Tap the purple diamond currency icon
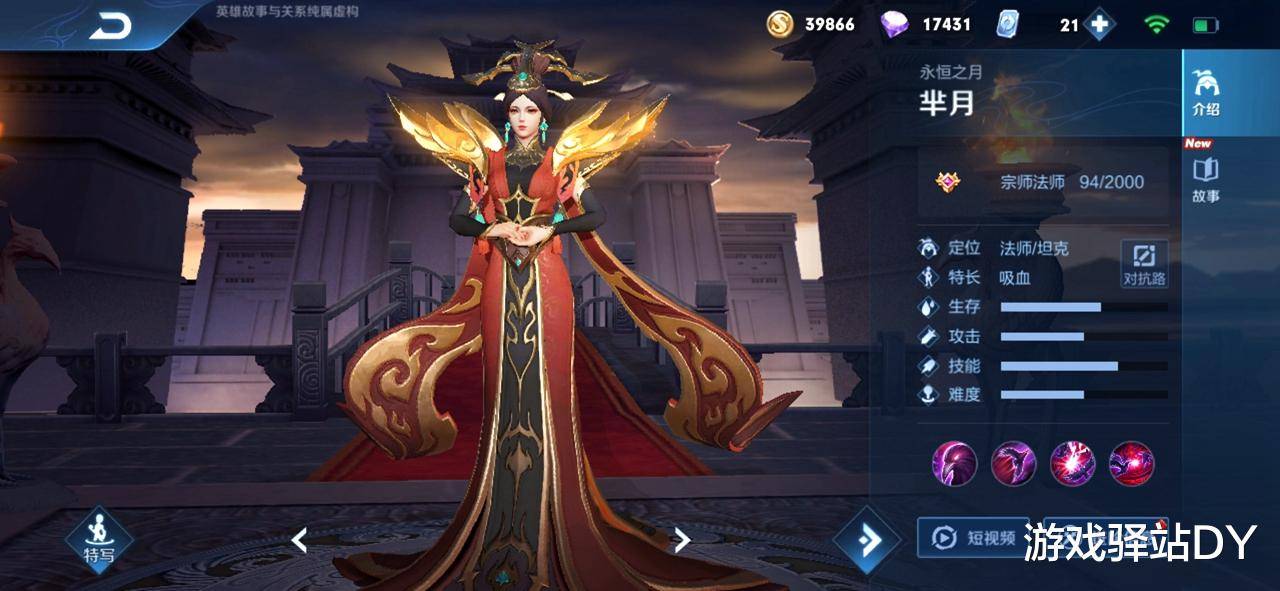1280x591 pixels. pos(894,24)
